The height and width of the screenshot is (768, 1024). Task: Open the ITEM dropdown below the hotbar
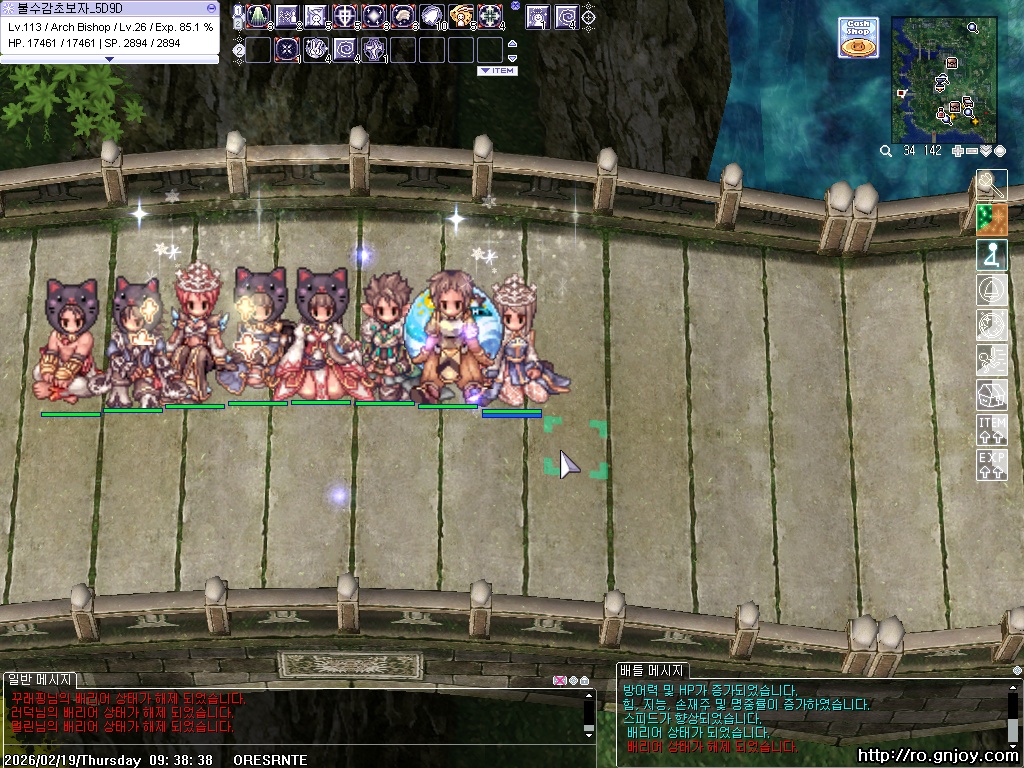point(497,71)
